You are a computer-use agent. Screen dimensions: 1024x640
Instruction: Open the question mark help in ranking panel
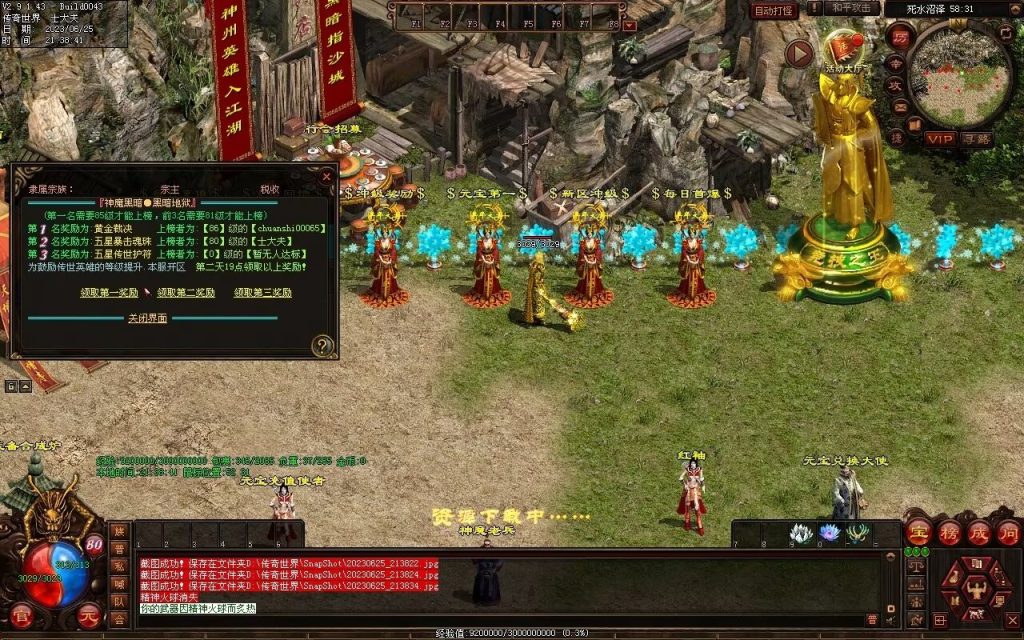[x=322, y=346]
